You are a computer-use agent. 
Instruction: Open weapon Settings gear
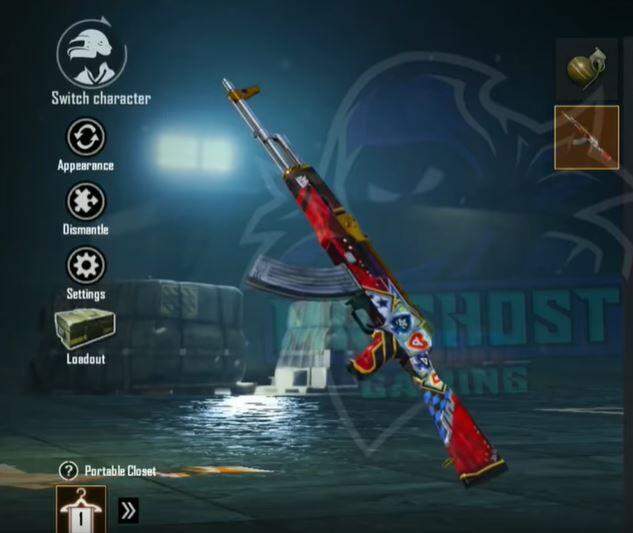86,266
